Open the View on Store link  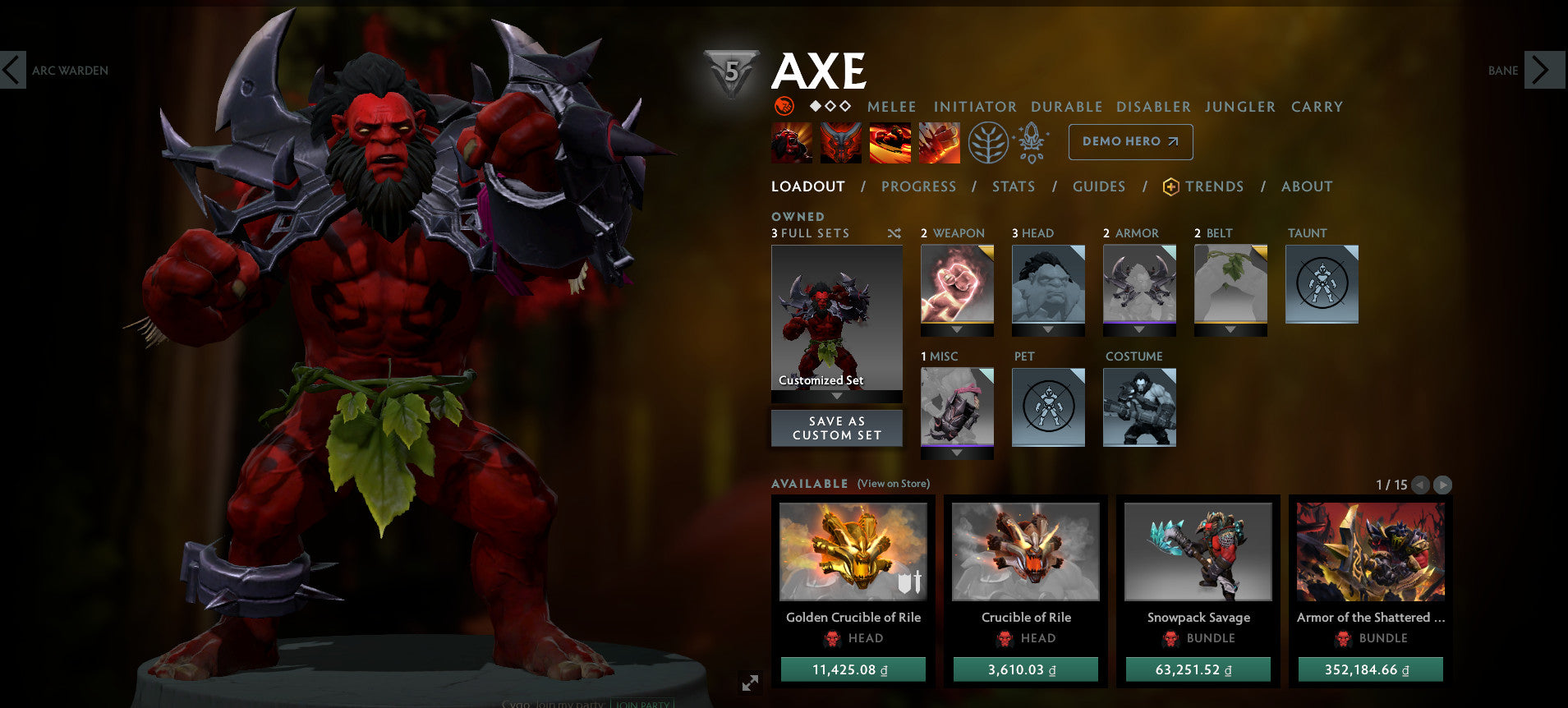[x=891, y=484]
